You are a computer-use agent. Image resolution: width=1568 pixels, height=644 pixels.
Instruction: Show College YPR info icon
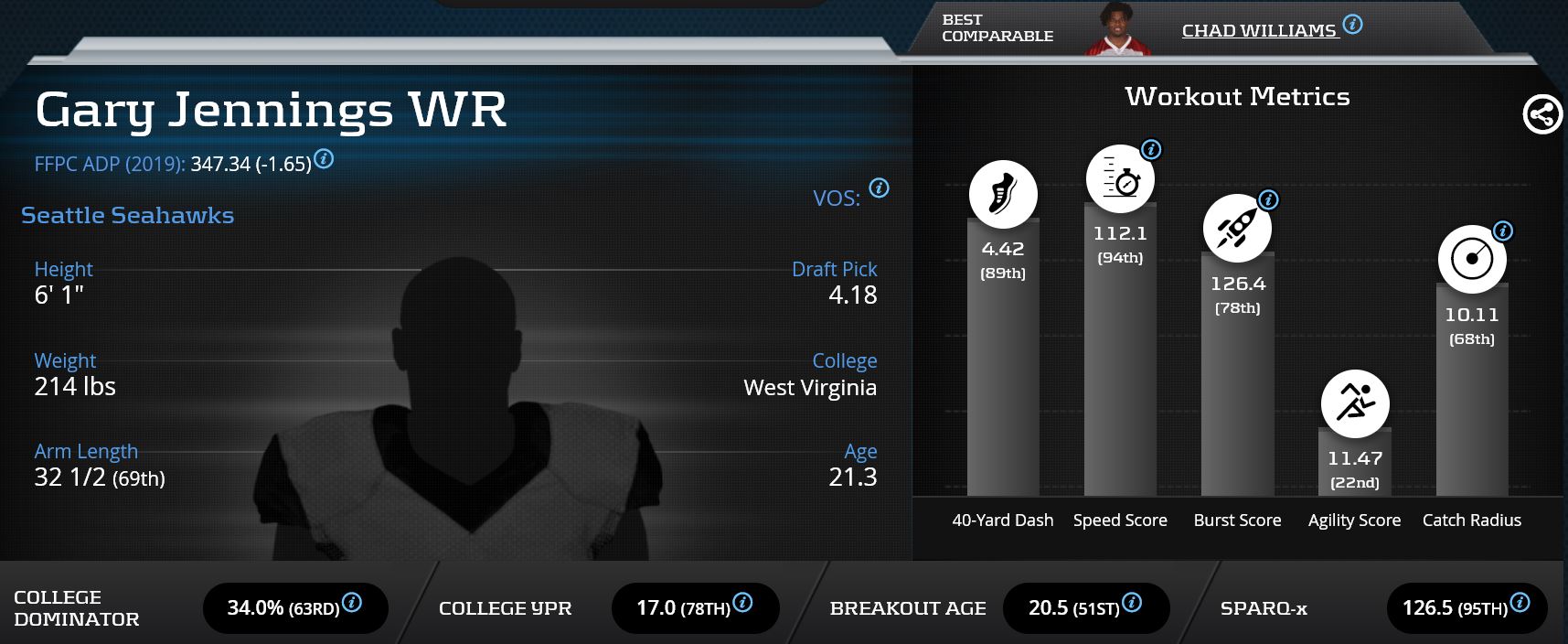click(742, 602)
